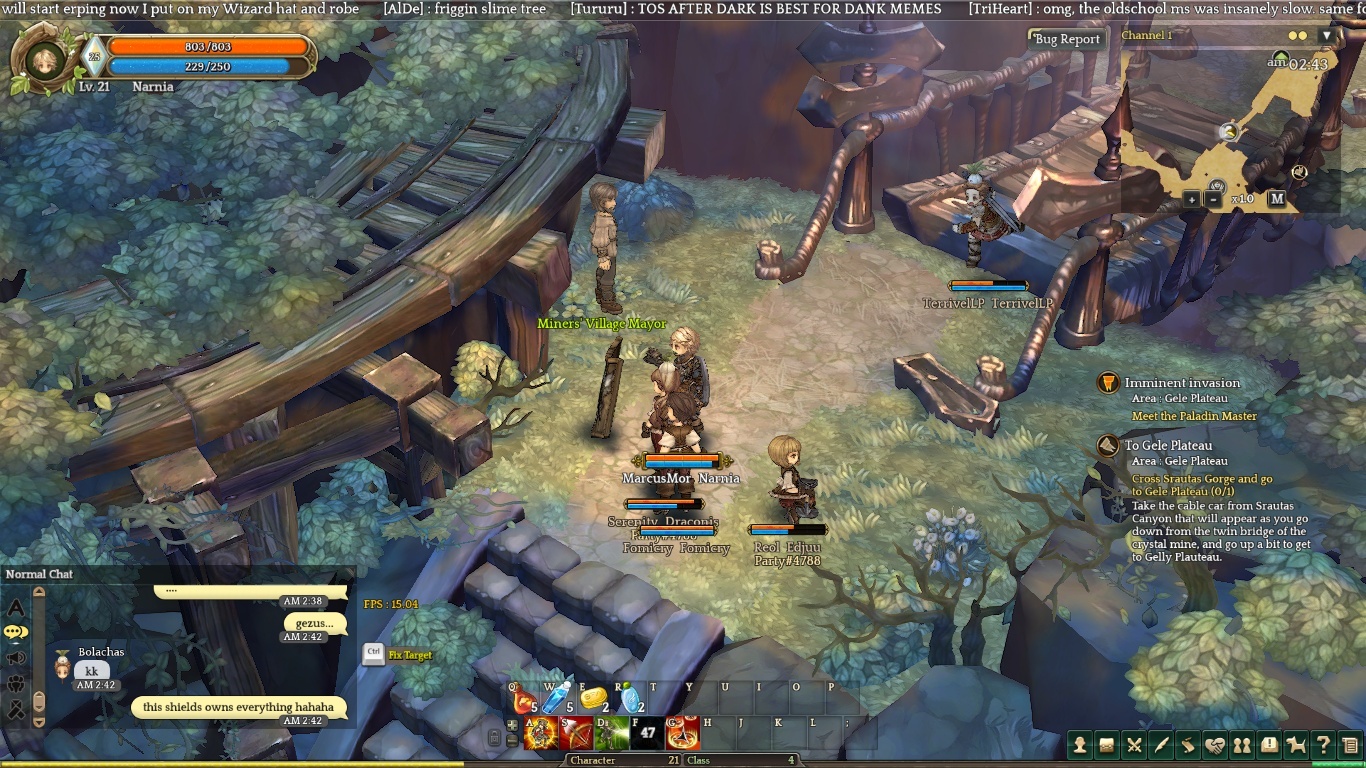The height and width of the screenshot is (768, 1366).
Task: Open the companion pet menu icon
Action: (x=1296, y=744)
